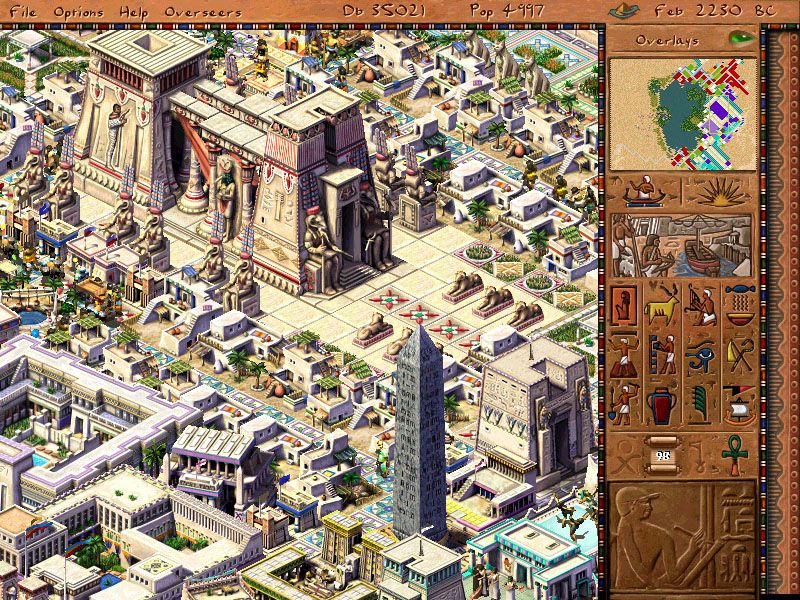Click the green ankh button
The width and height of the screenshot is (800, 600).
(x=735, y=451)
